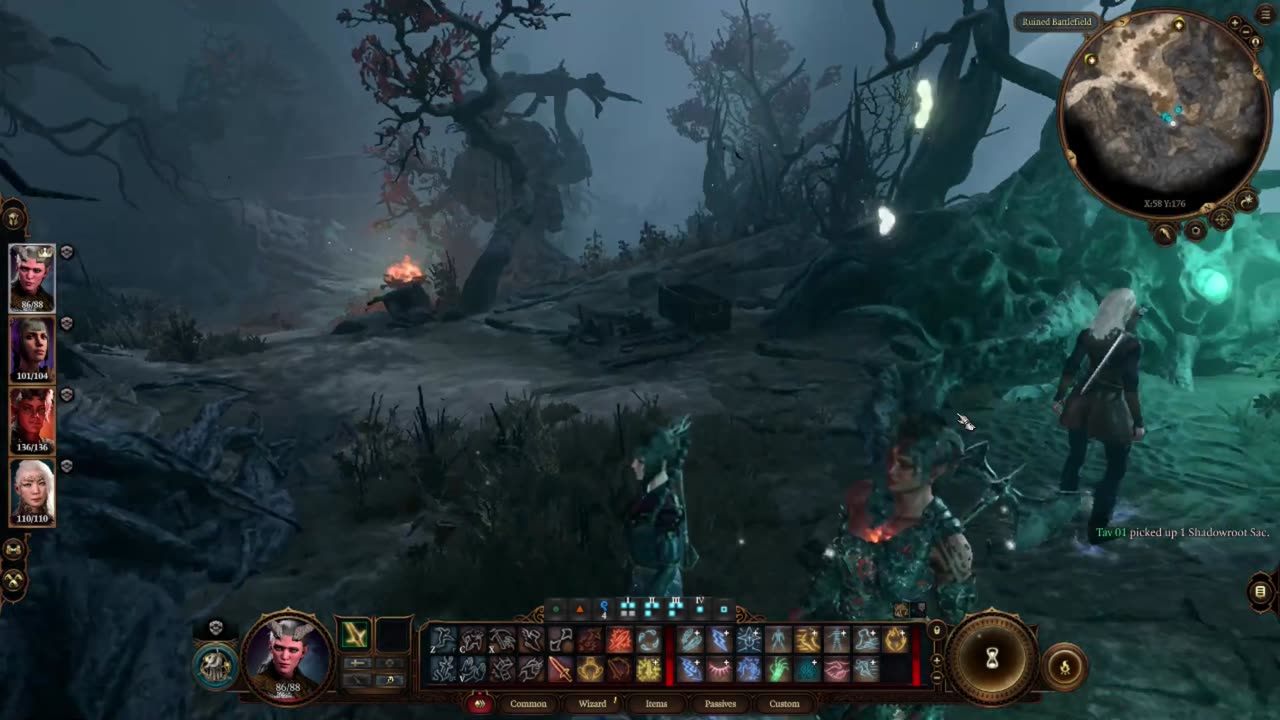The height and width of the screenshot is (720, 1280).
Task: Show the Items hotbar tab
Action: pos(656,704)
